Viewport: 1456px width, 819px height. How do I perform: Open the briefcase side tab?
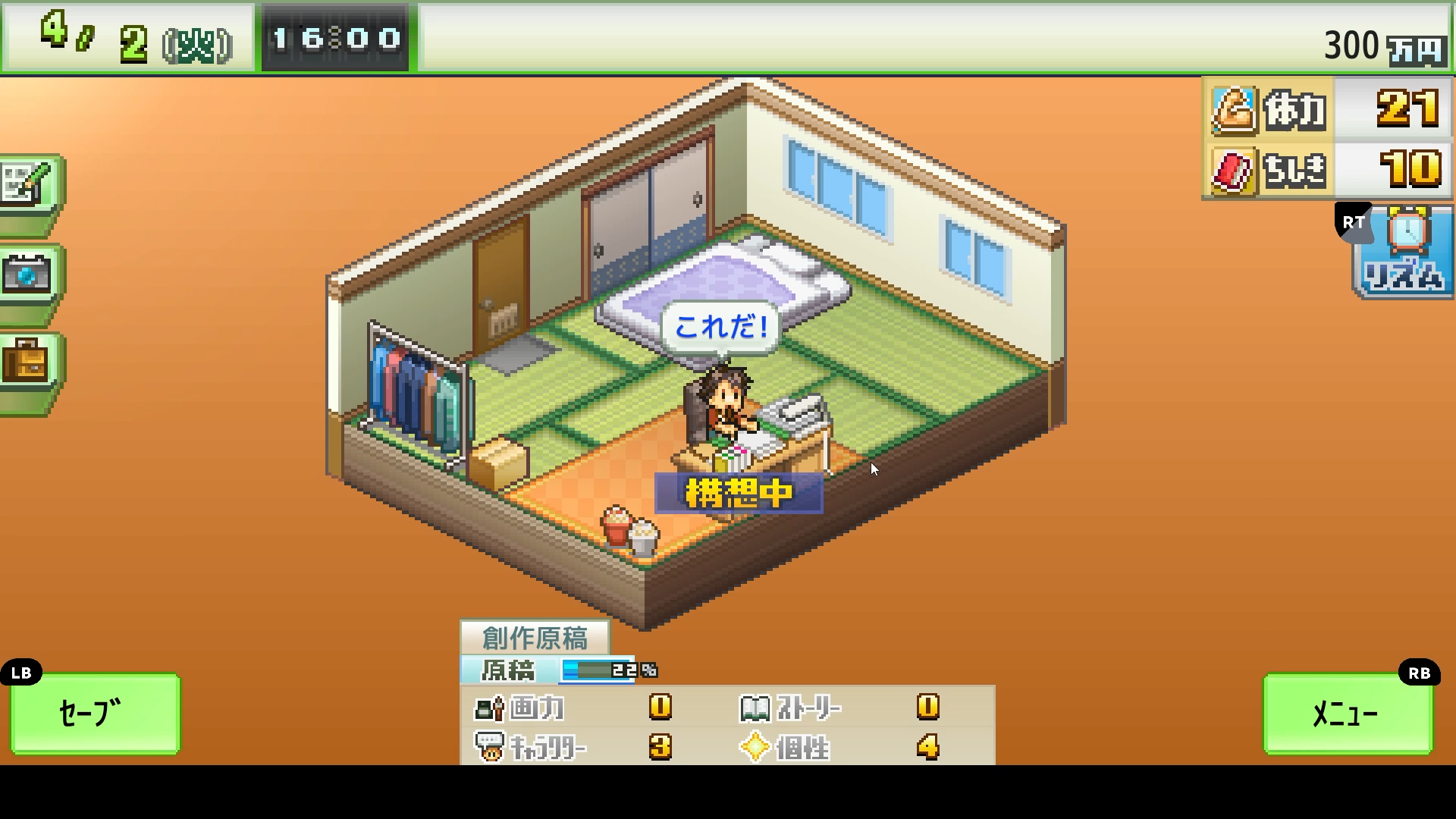tap(29, 361)
